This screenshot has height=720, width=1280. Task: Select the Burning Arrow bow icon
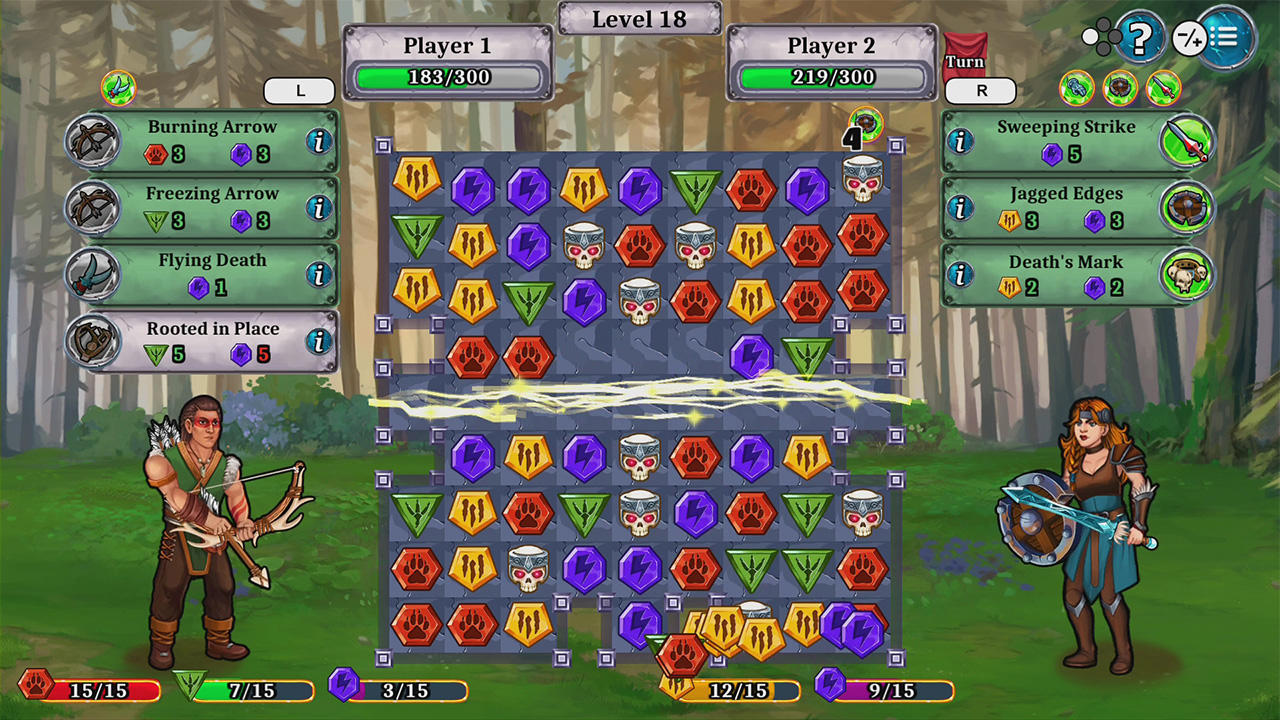tap(93, 137)
